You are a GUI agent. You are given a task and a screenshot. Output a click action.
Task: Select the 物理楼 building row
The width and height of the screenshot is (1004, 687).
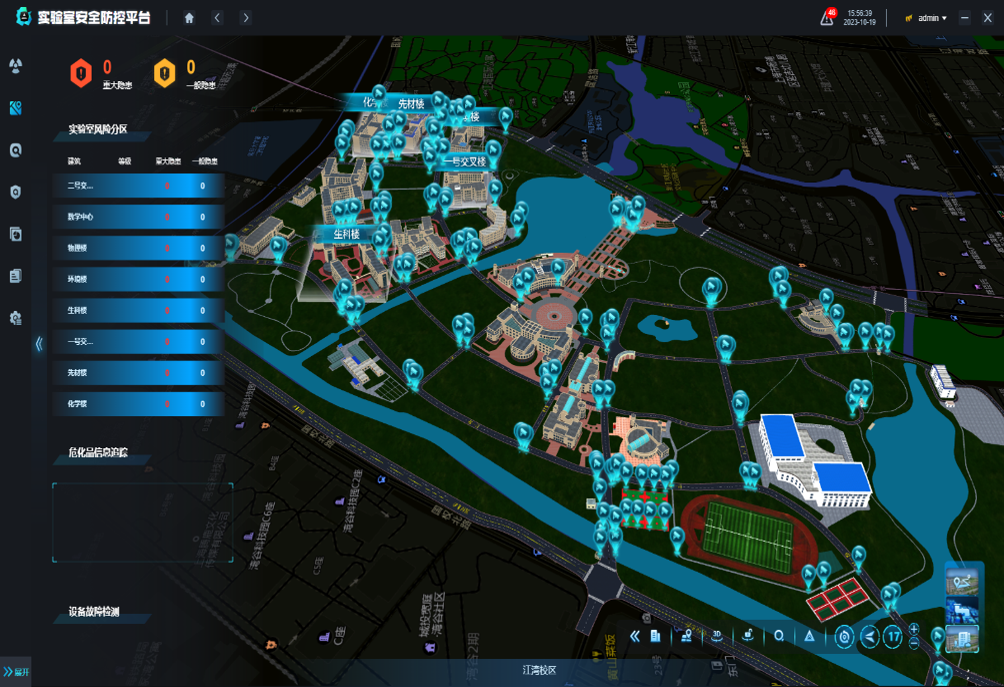[x=138, y=248]
